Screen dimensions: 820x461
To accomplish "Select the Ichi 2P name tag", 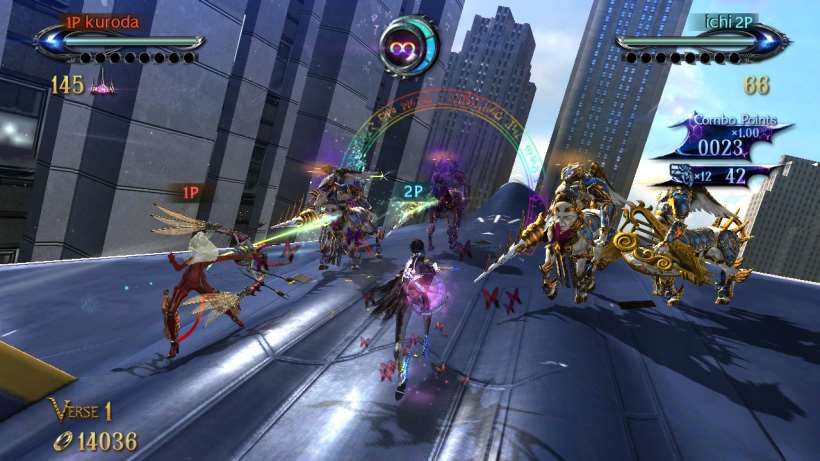I will coord(731,21).
